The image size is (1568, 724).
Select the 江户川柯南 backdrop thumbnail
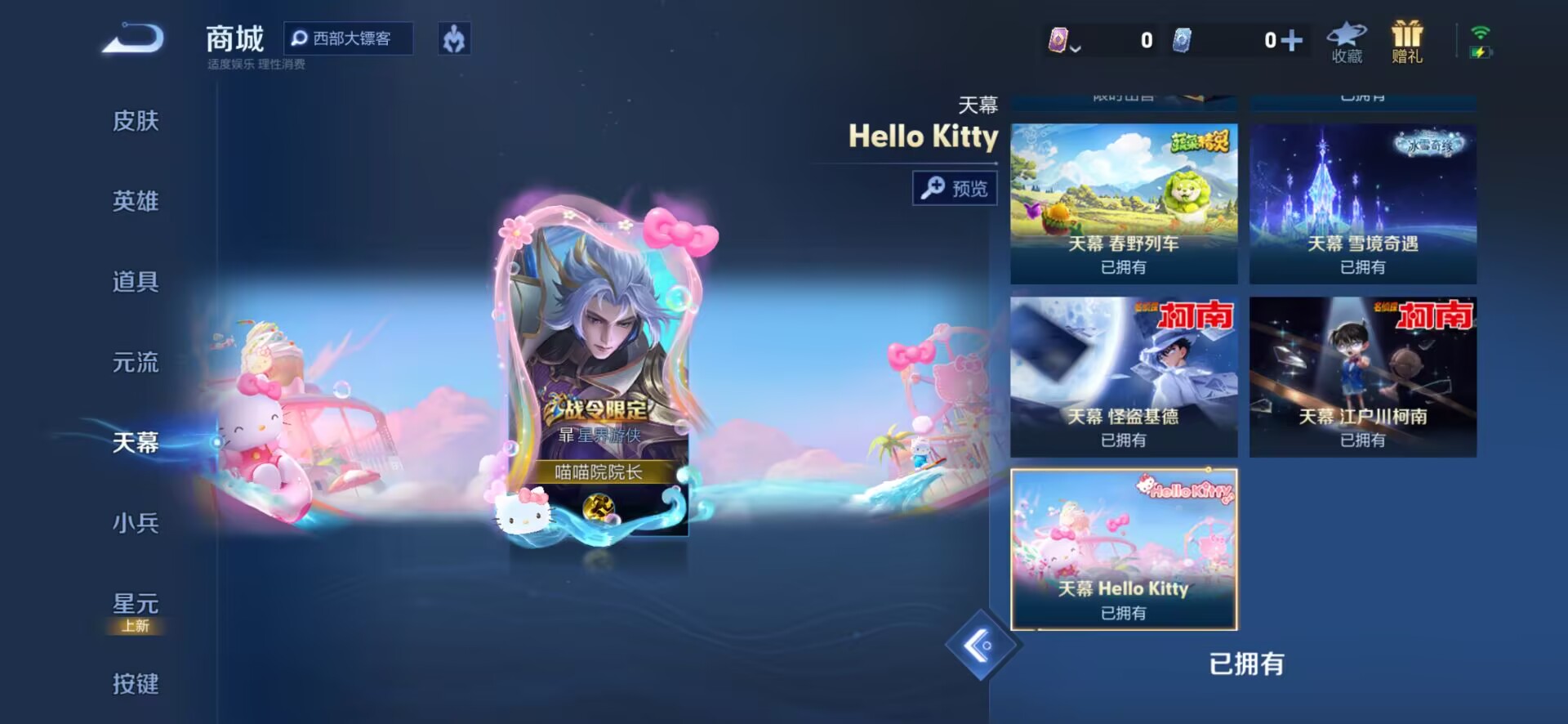(x=1362, y=377)
